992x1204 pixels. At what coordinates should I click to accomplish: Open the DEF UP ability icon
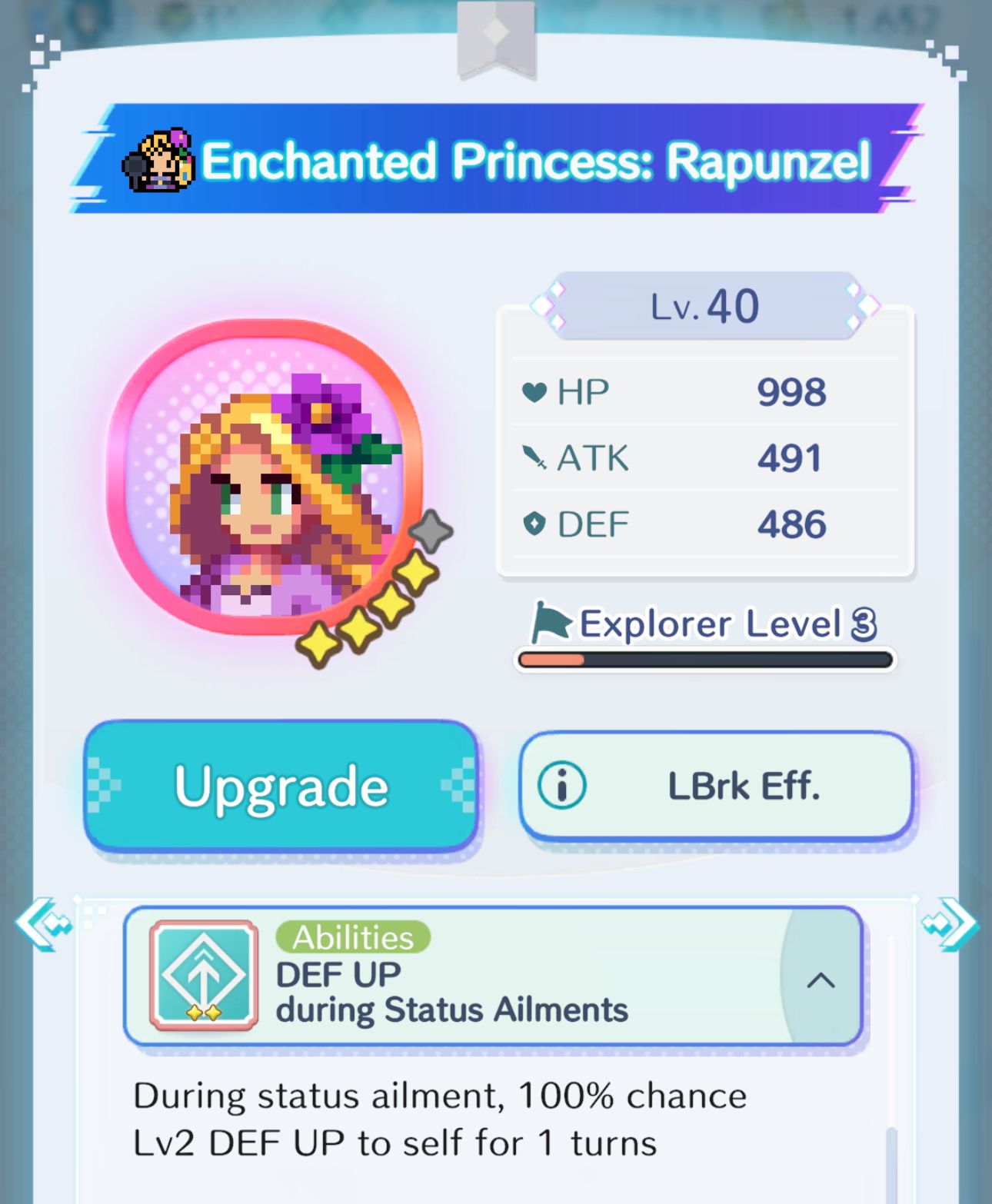tap(201, 975)
